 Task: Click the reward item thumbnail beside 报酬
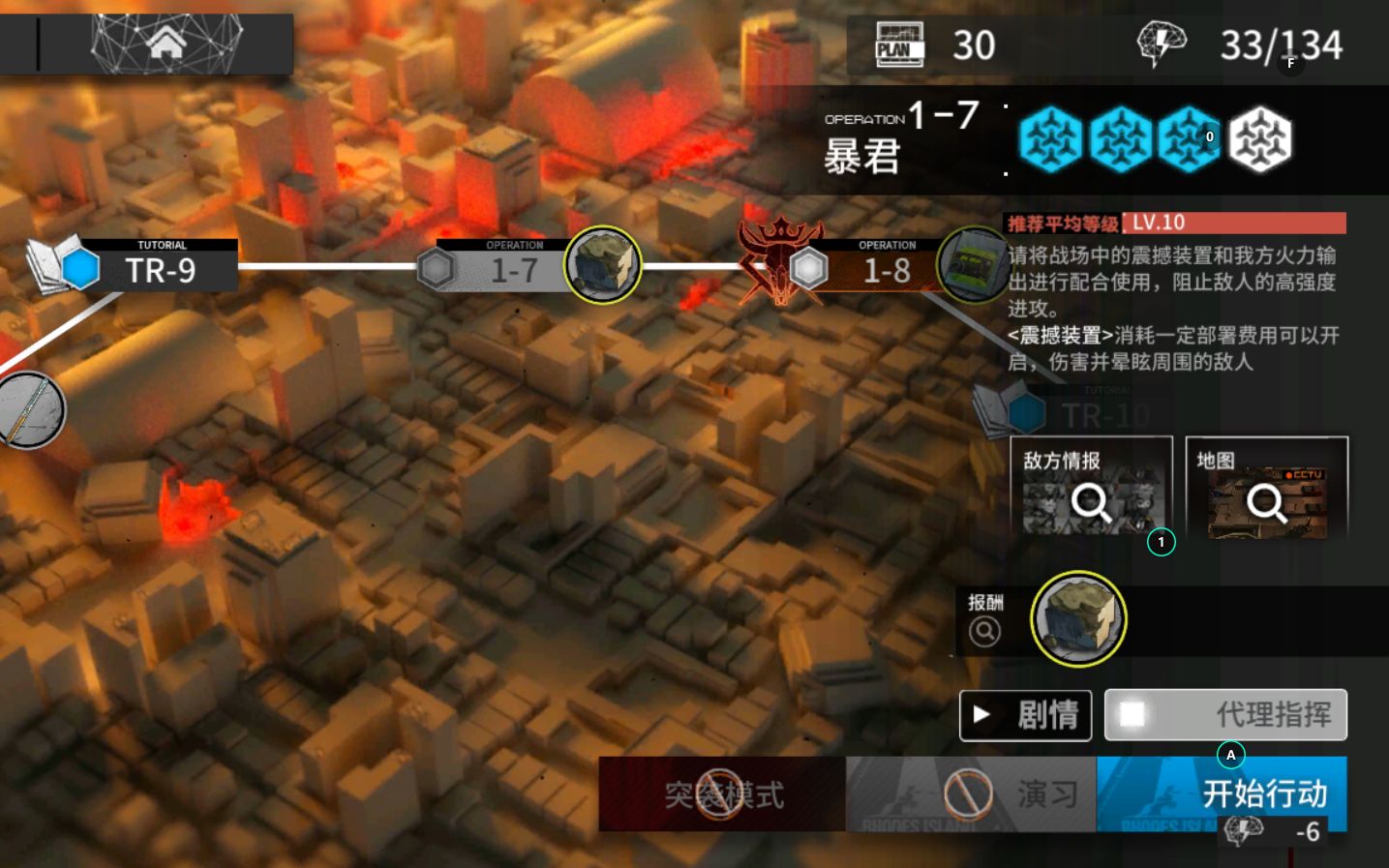pos(1078,620)
